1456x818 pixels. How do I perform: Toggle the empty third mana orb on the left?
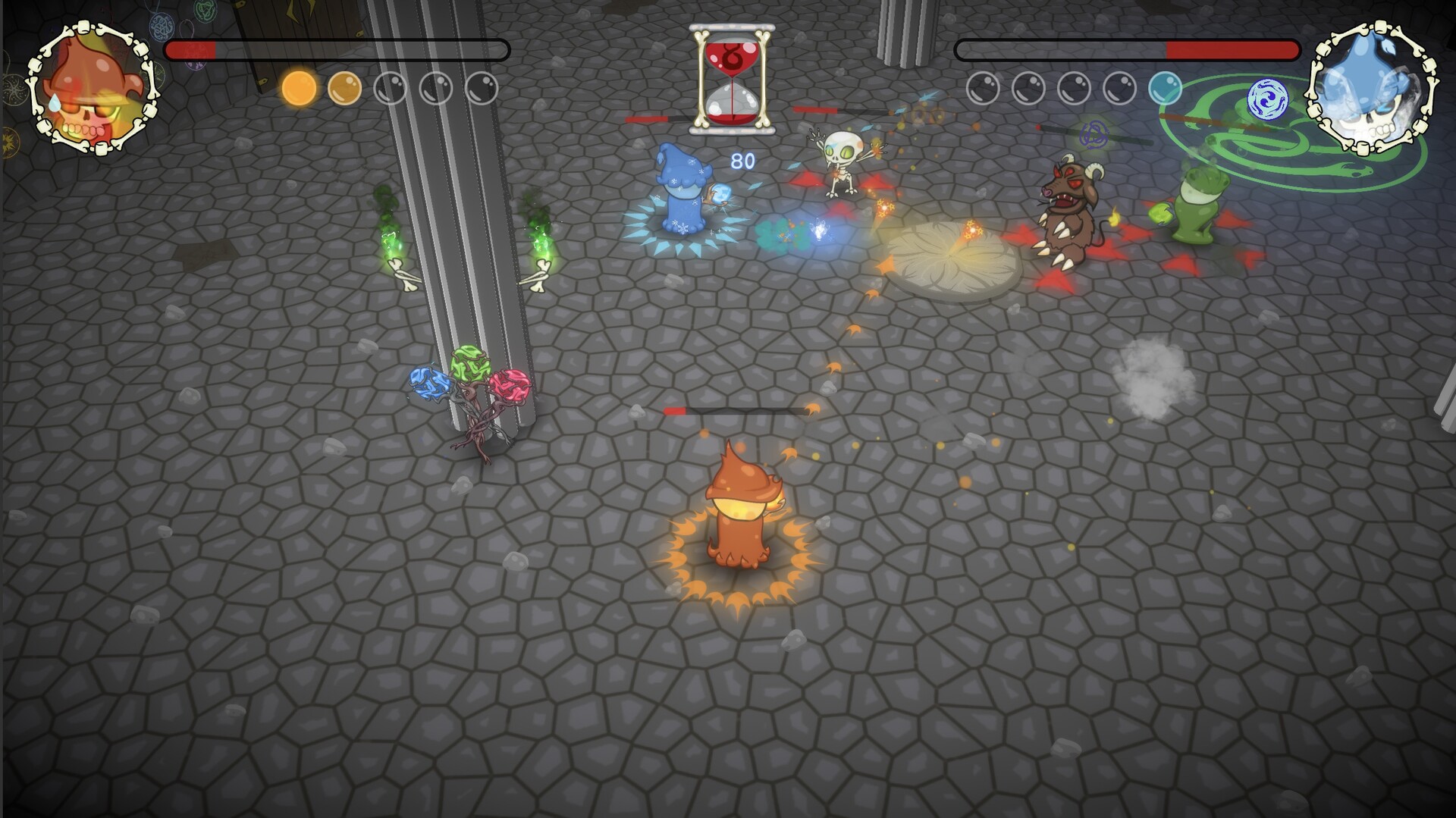(390, 87)
